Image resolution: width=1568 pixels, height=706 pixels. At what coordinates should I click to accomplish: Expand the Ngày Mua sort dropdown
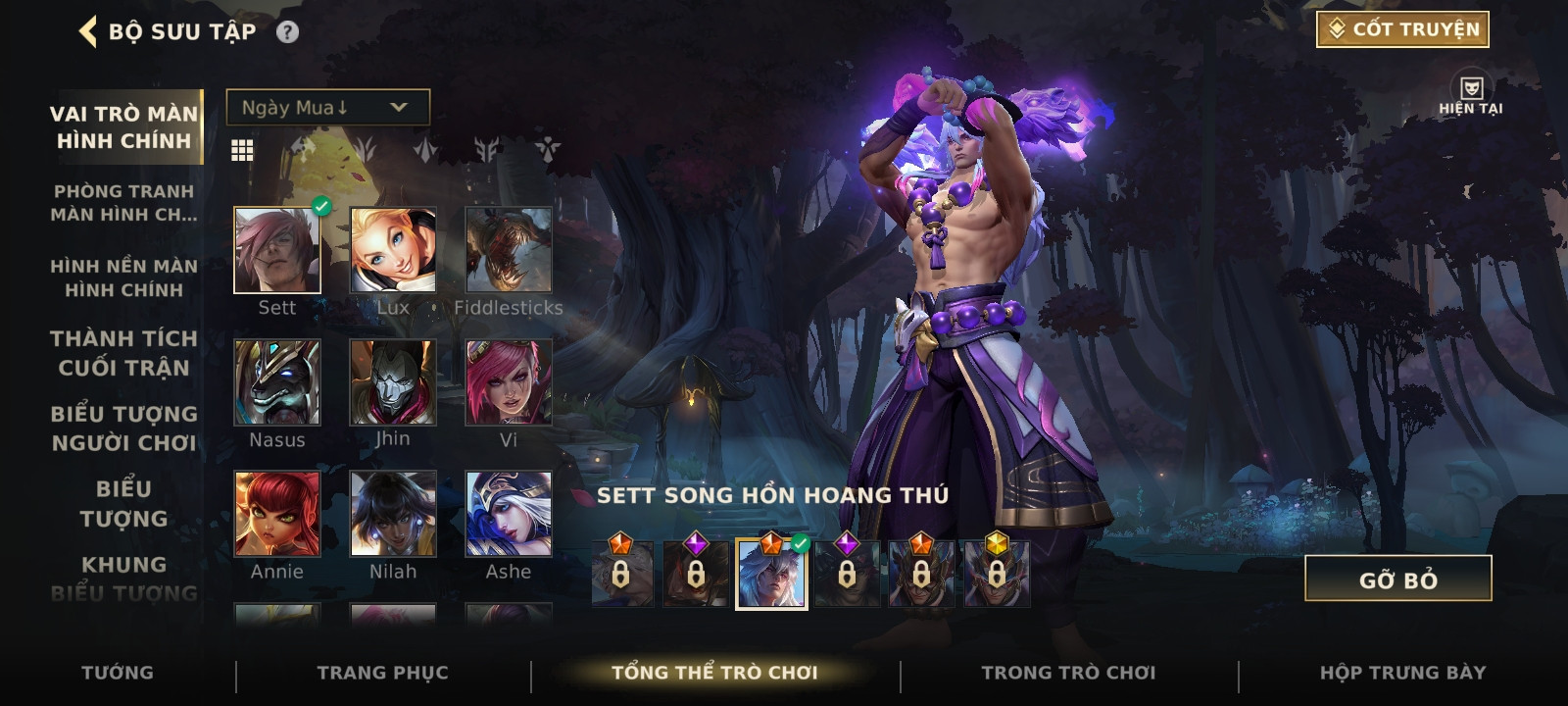click(x=327, y=107)
